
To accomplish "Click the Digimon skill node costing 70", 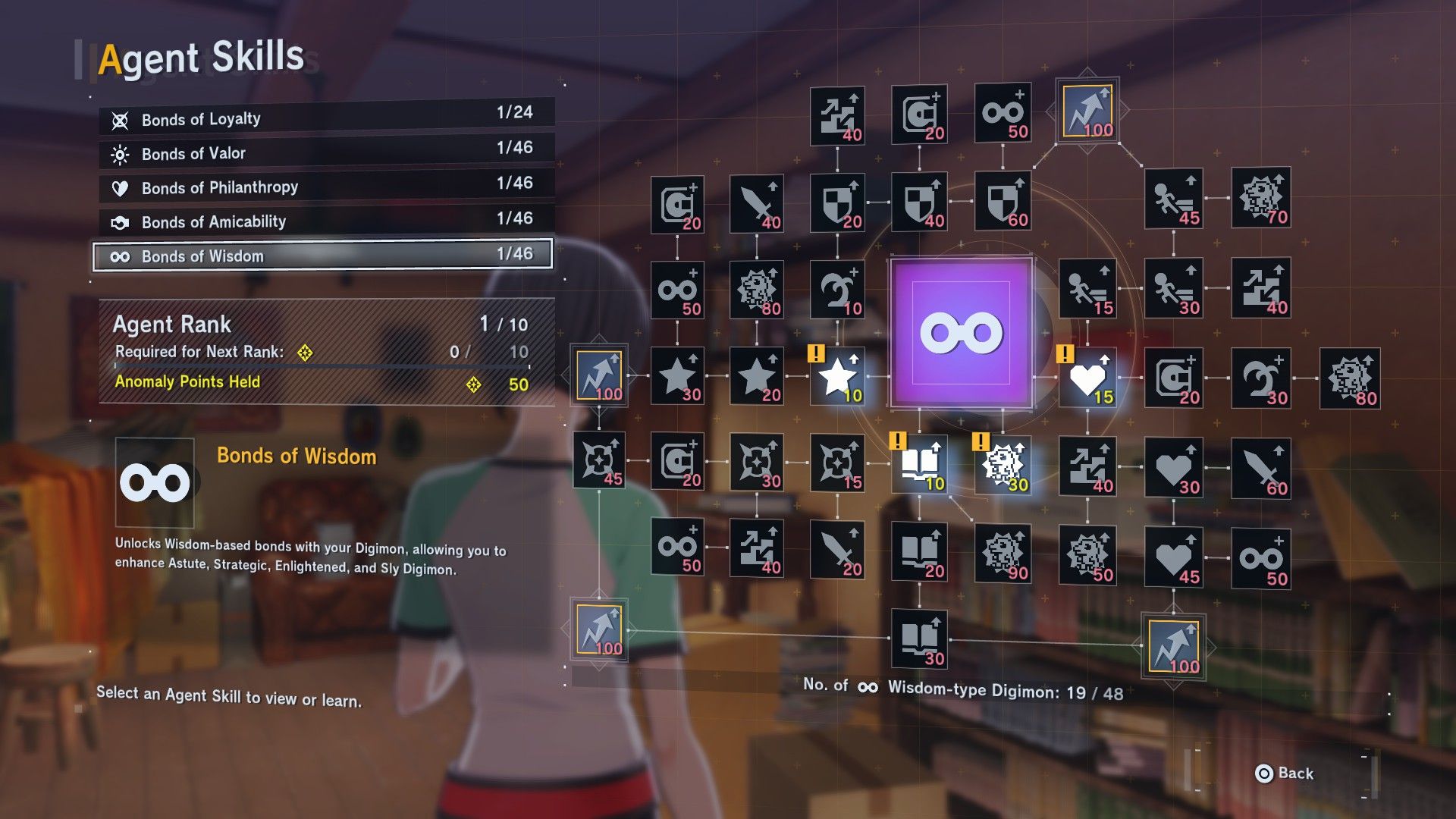I will (1260, 199).
